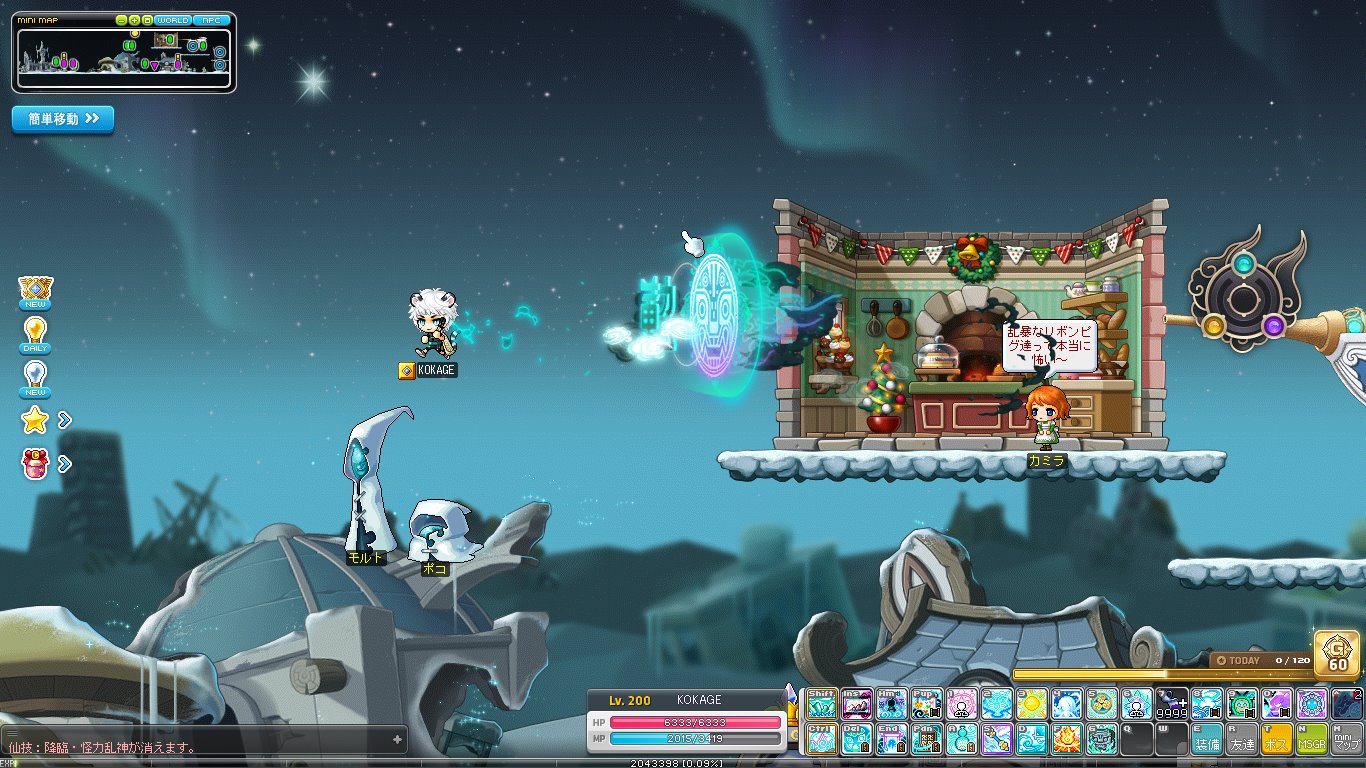The image size is (1366, 768).
Task: Open the 装備 equipment window
Action: [1207, 740]
